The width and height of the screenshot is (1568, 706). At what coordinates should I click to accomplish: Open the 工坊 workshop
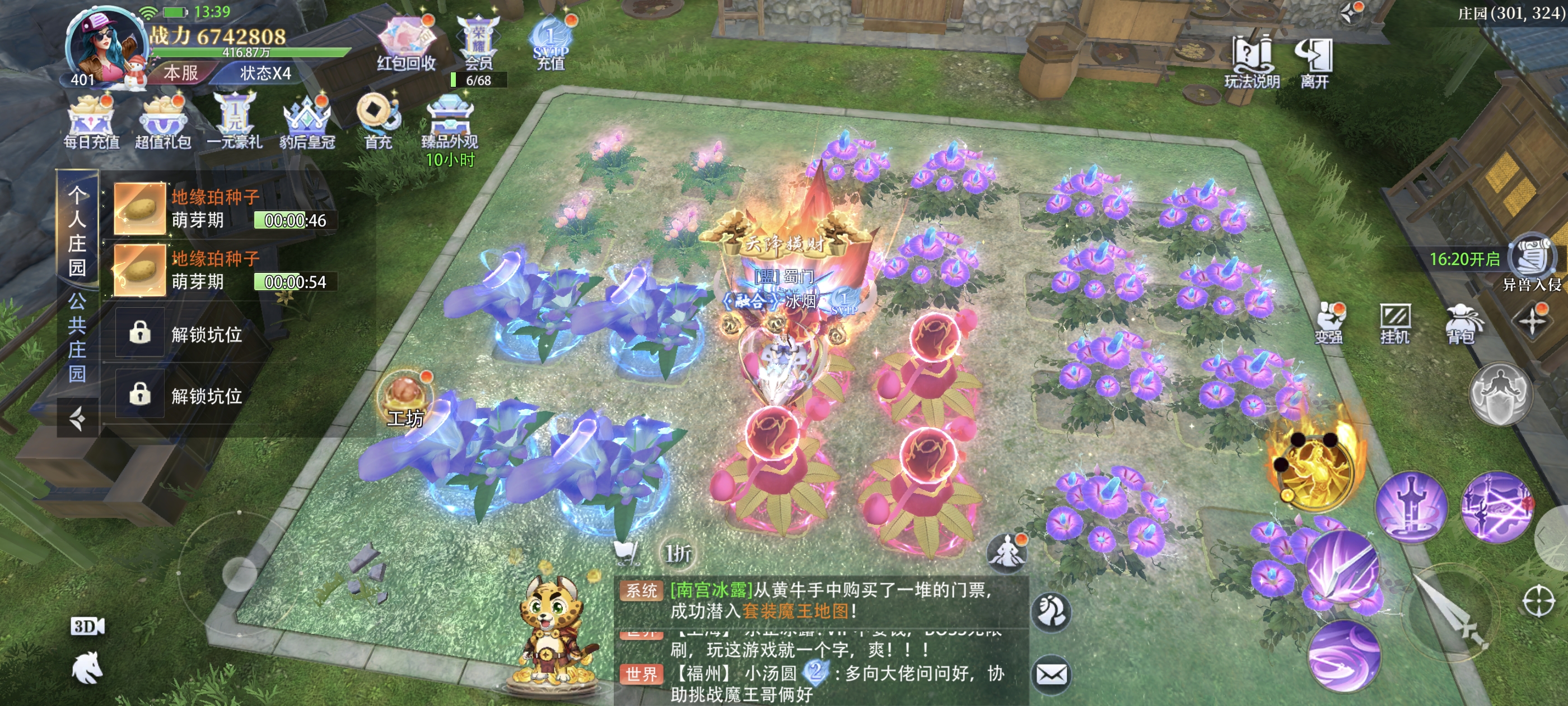405,399
